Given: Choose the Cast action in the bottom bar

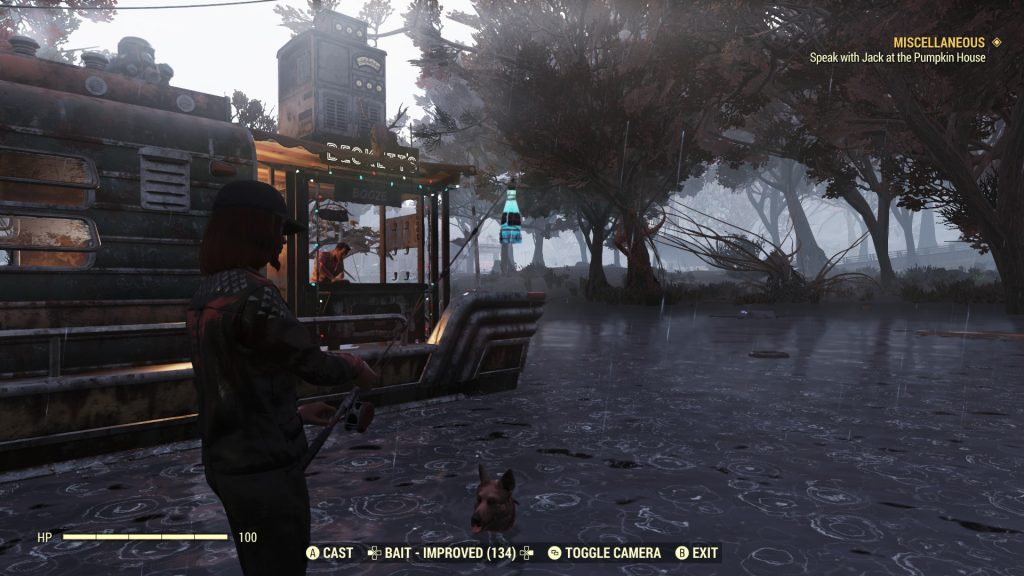Looking at the screenshot, I should pos(330,553).
